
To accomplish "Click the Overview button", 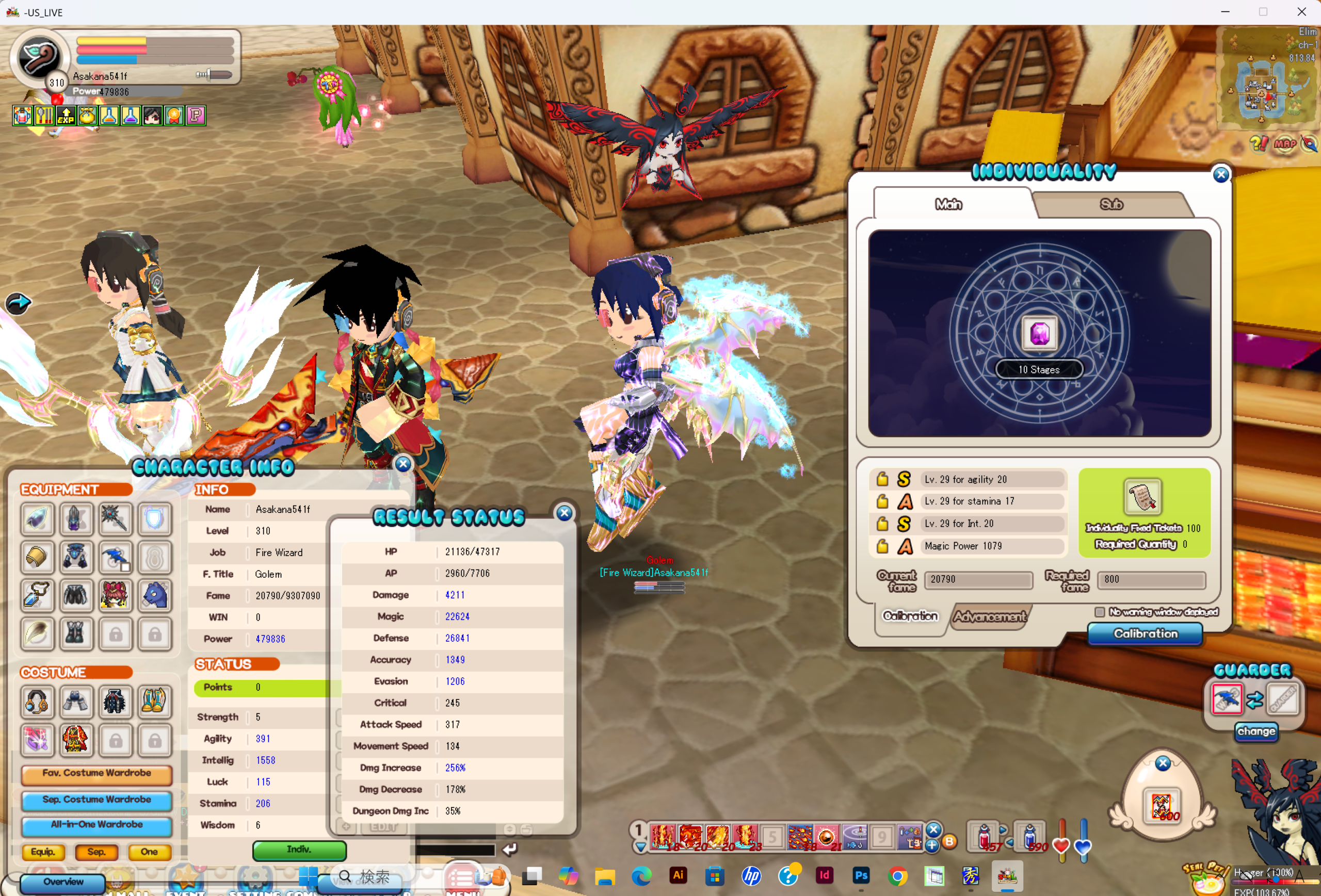I will [x=63, y=882].
